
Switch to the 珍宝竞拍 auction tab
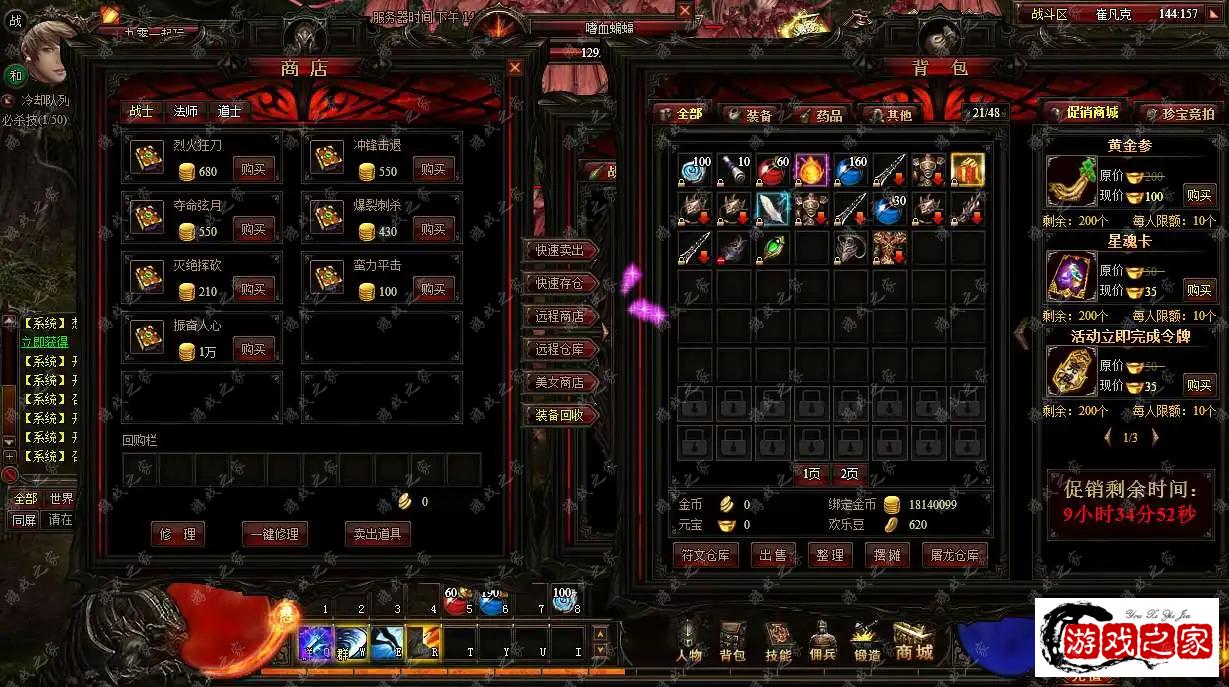[1181, 114]
